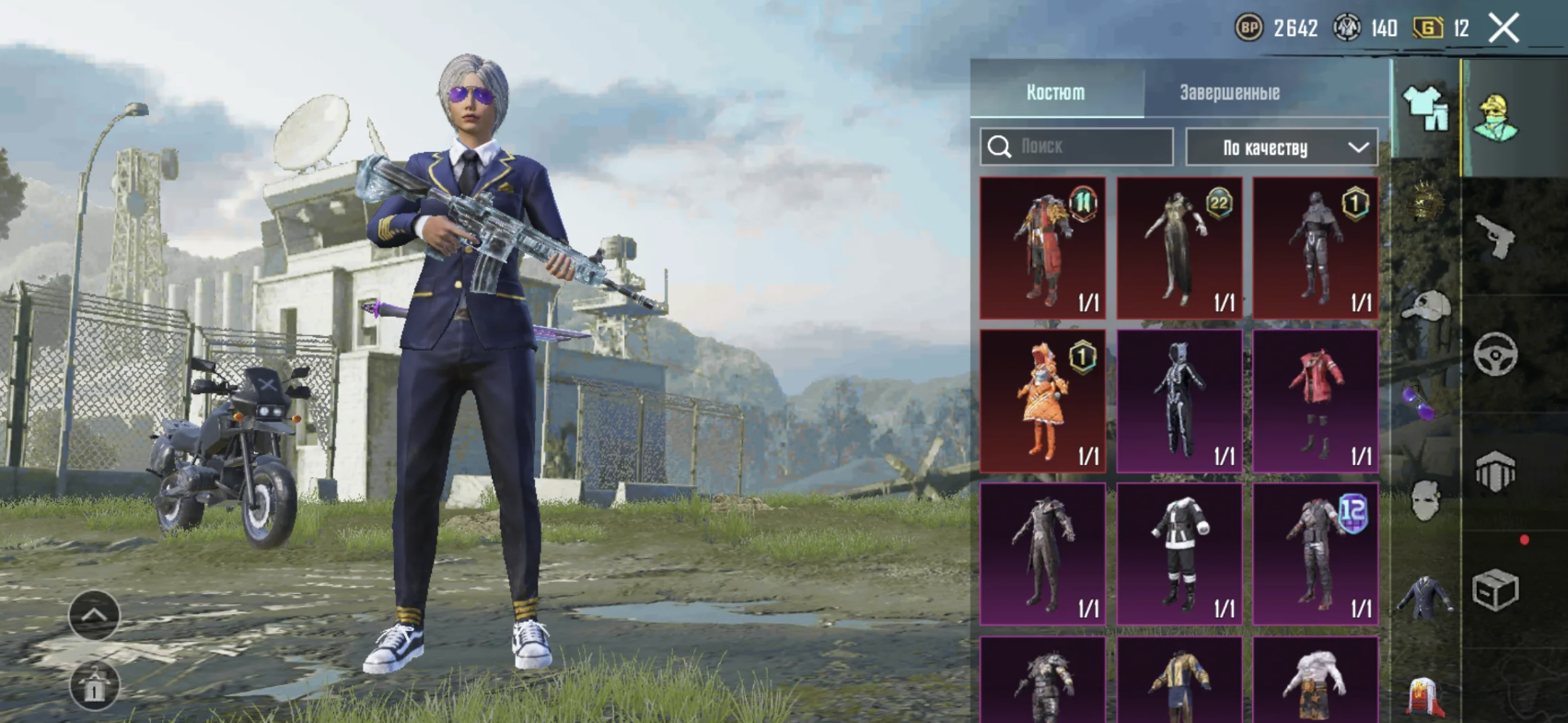Open the wardrobe preset hanger button
1568x723 pixels.
tap(94, 685)
